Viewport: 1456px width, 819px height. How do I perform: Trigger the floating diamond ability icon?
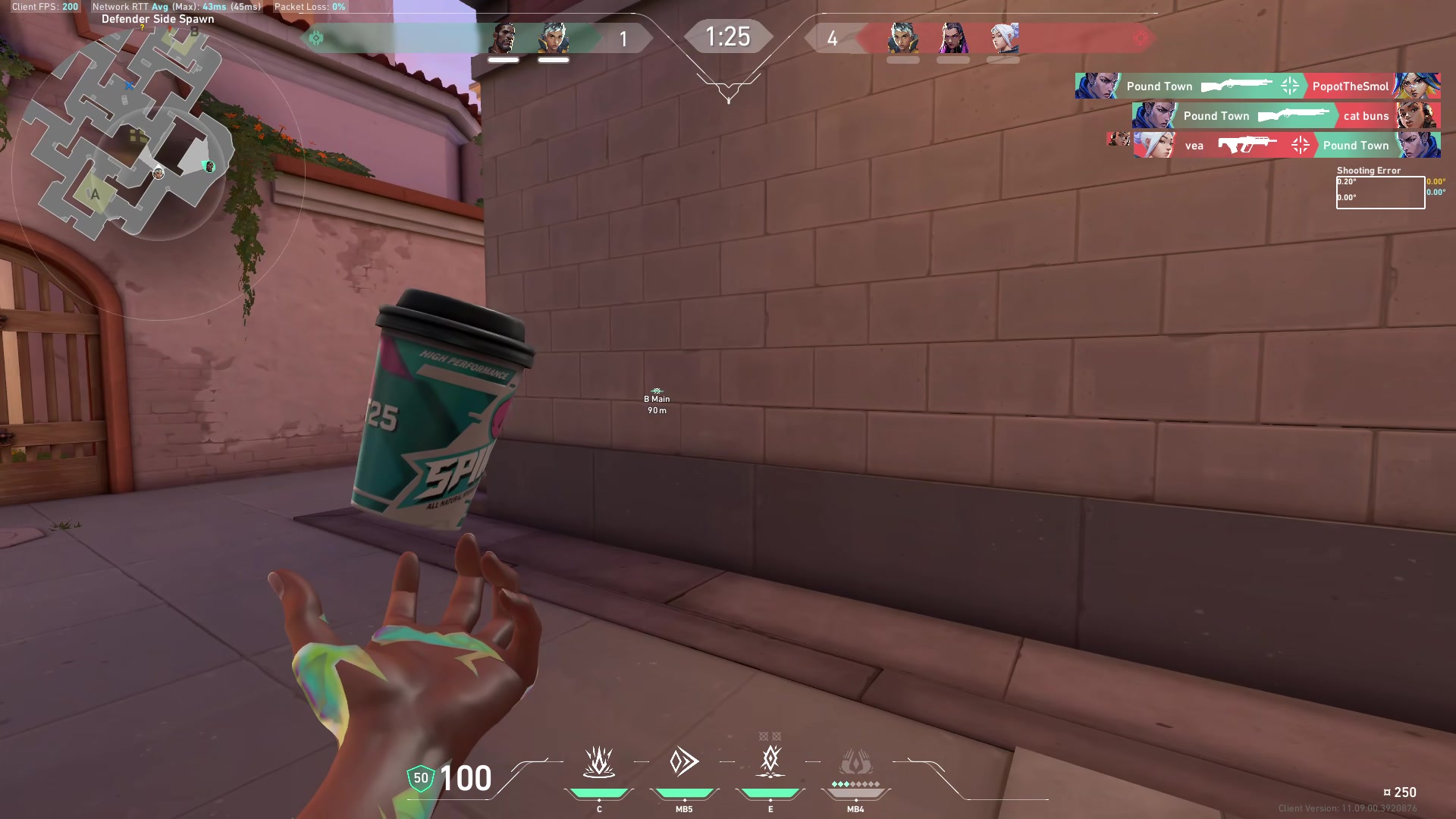[770, 761]
